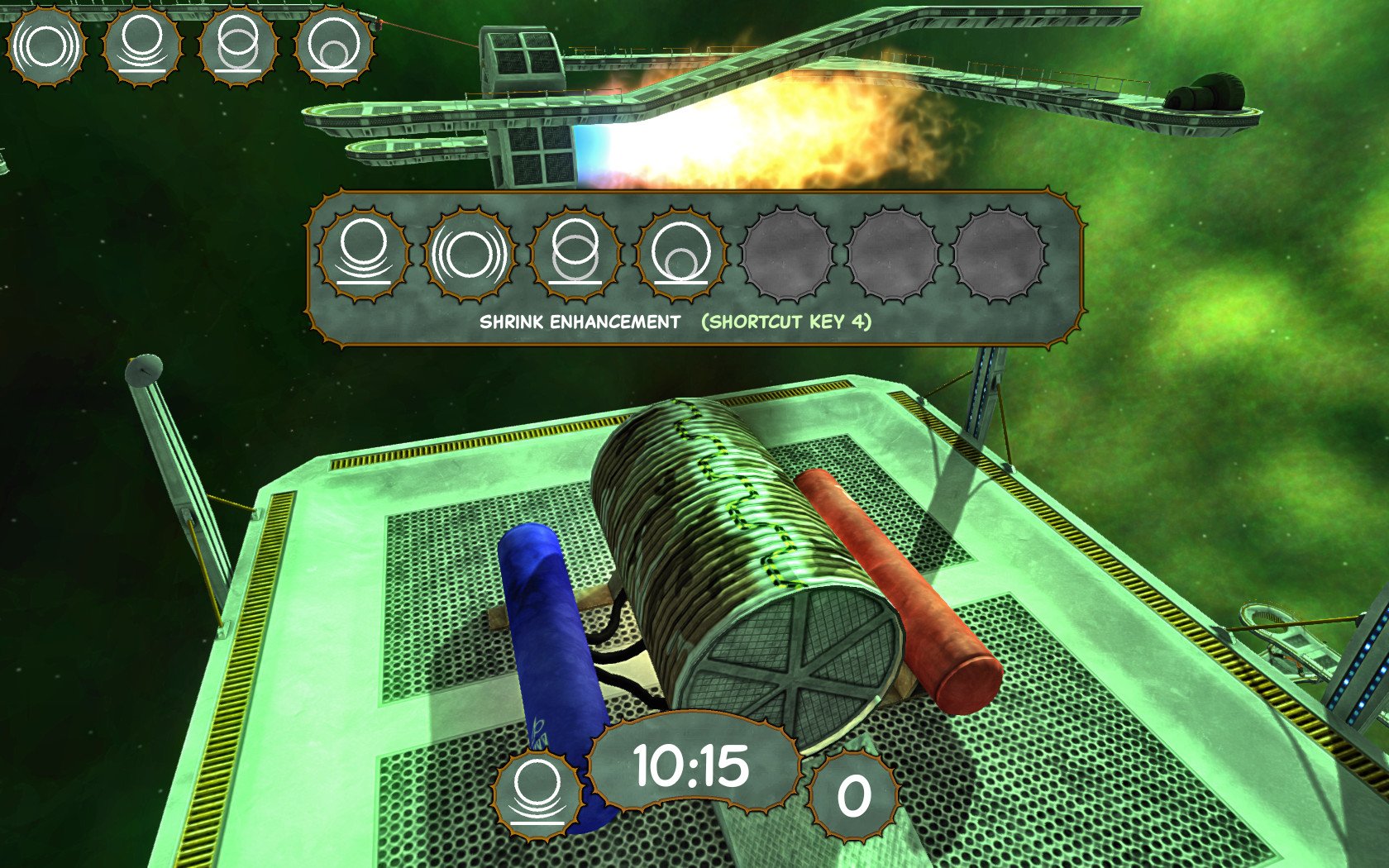Click the green SHORTCUT KEY 4 text
Image resolution: width=1389 pixels, height=868 pixels.
coord(789,324)
